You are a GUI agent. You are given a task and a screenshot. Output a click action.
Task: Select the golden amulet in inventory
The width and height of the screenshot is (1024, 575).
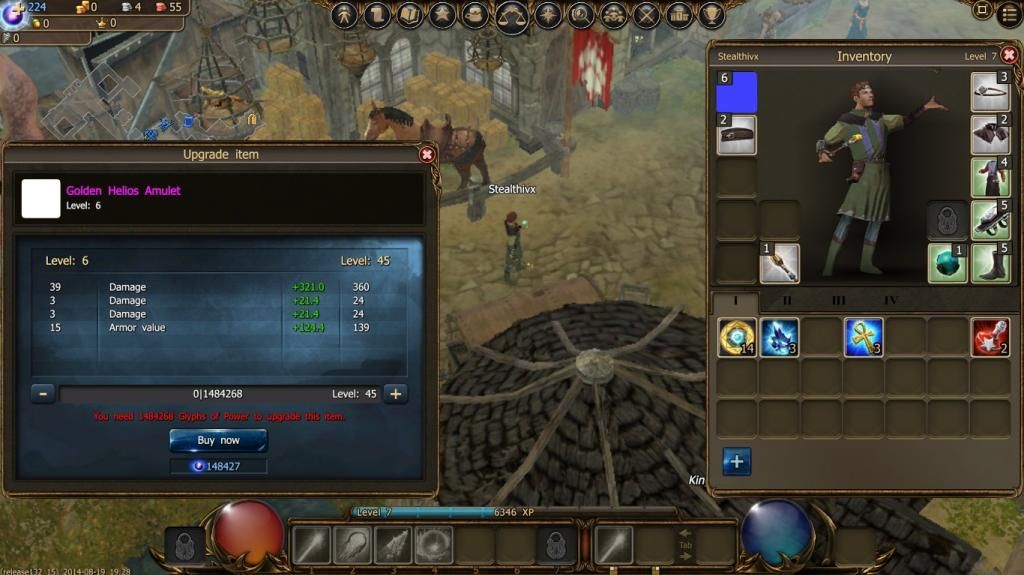point(737,337)
